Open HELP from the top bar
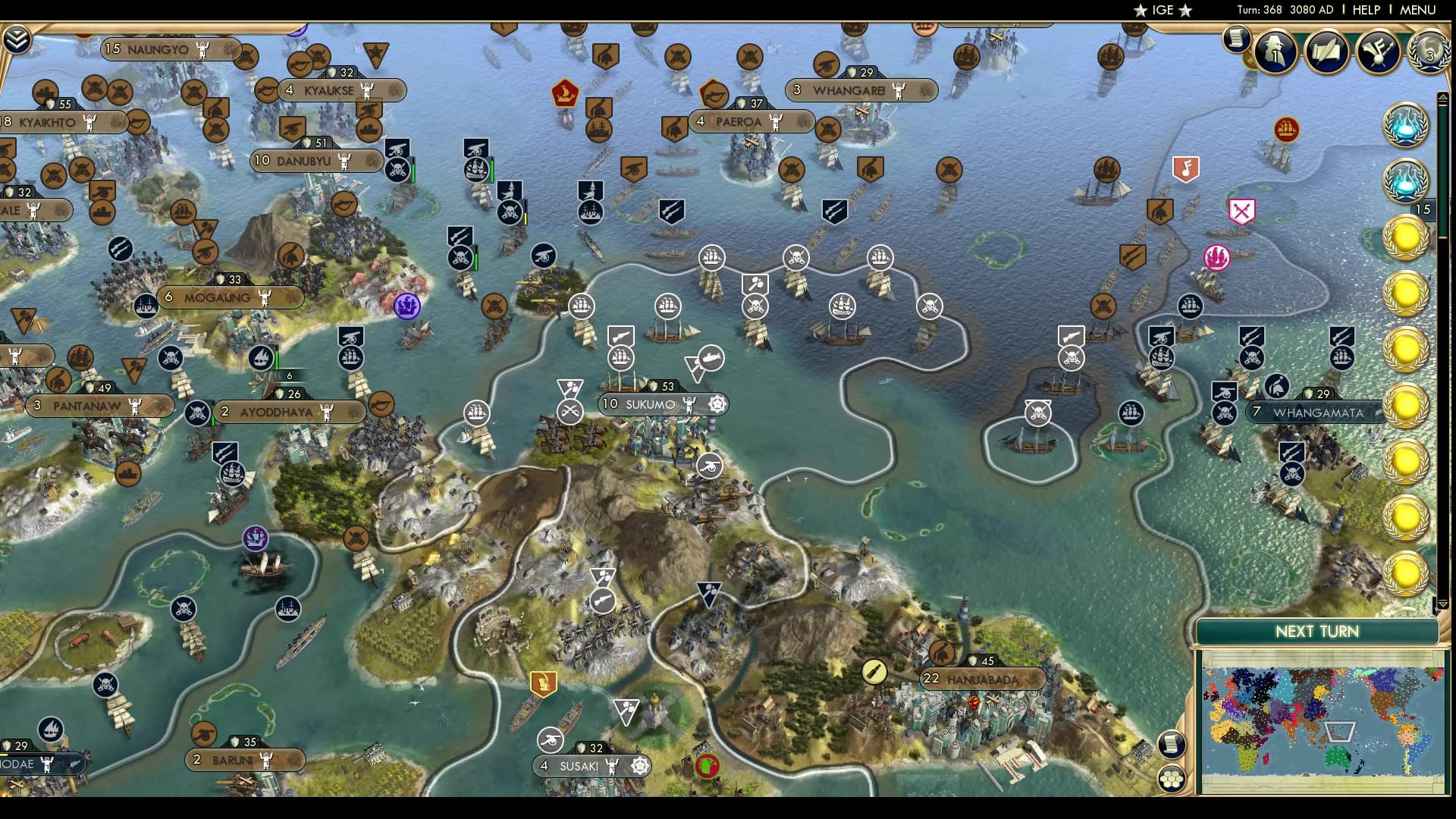Viewport: 1456px width, 819px height. point(1367,10)
